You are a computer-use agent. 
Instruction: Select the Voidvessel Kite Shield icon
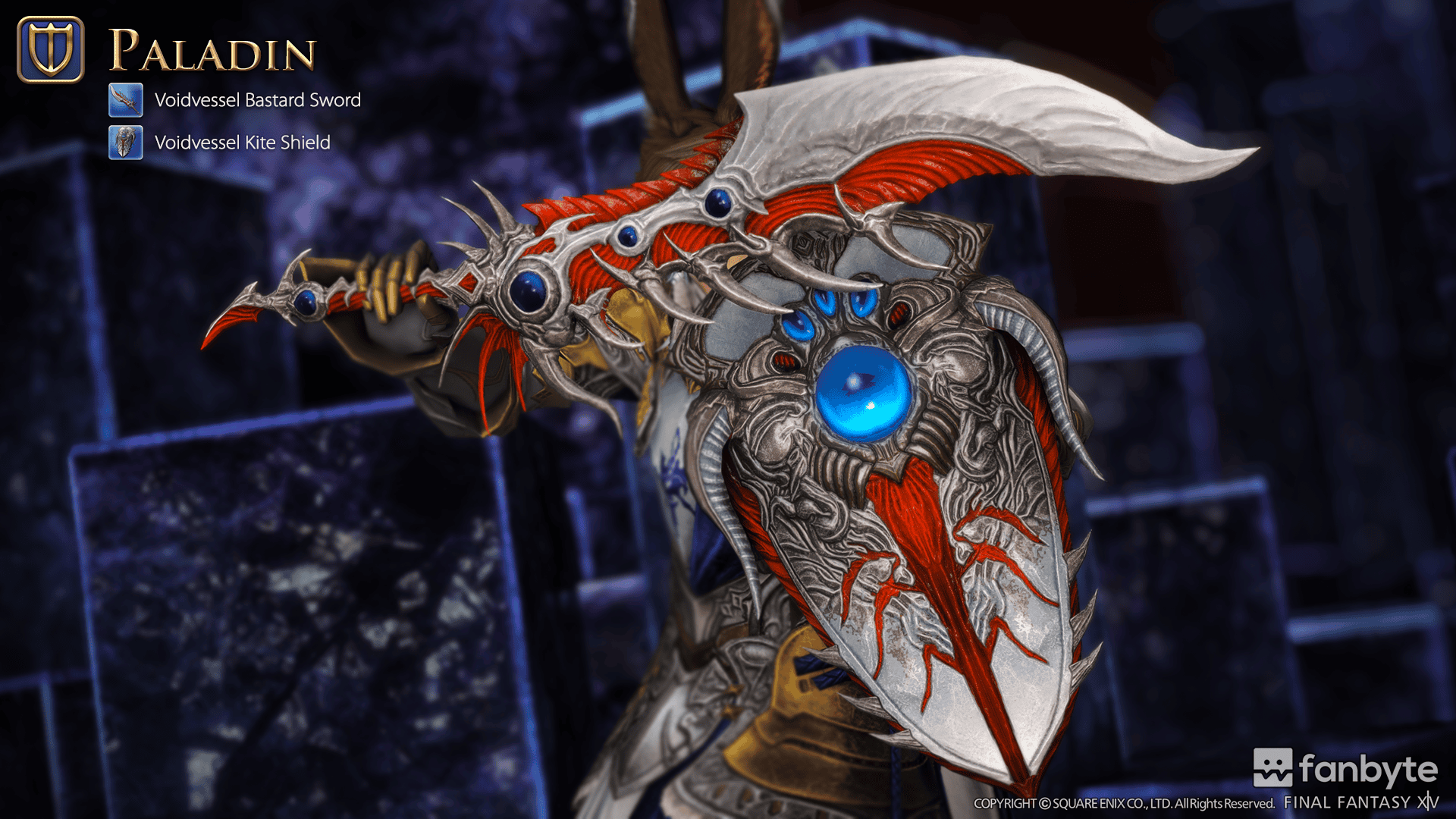pyautogui.click(x=125, y=142)
